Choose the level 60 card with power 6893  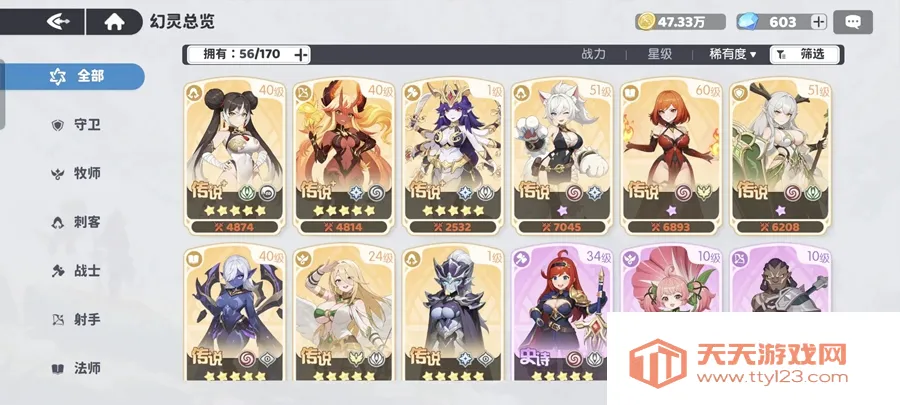(x=667, y=155)
